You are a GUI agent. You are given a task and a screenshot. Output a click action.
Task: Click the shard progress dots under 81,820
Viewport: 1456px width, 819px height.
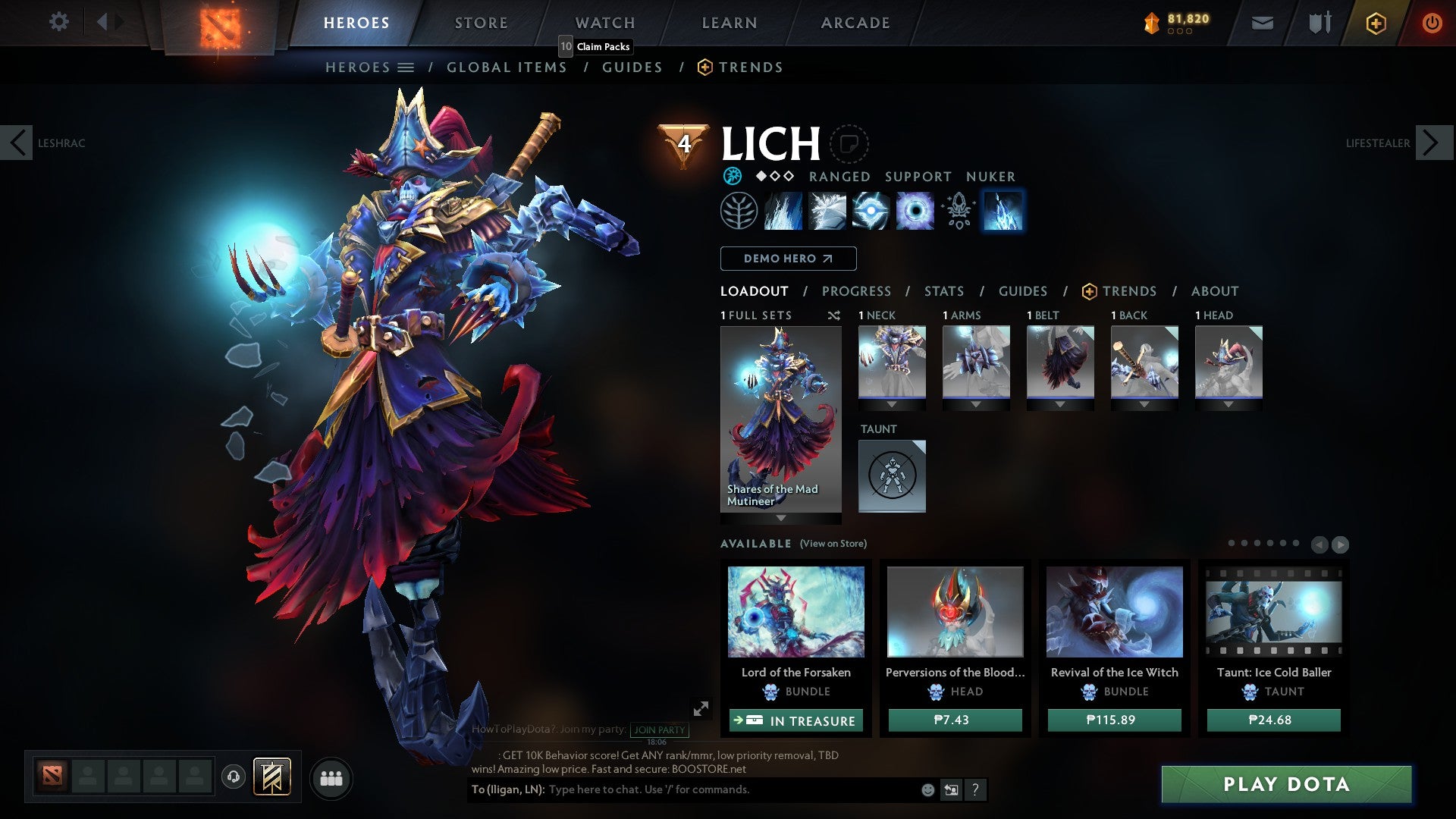tap(1179, 31)
